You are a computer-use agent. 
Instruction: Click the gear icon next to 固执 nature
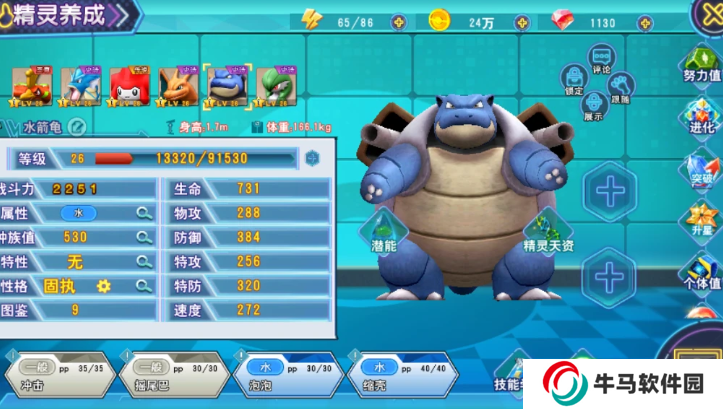tap(103, 286)
